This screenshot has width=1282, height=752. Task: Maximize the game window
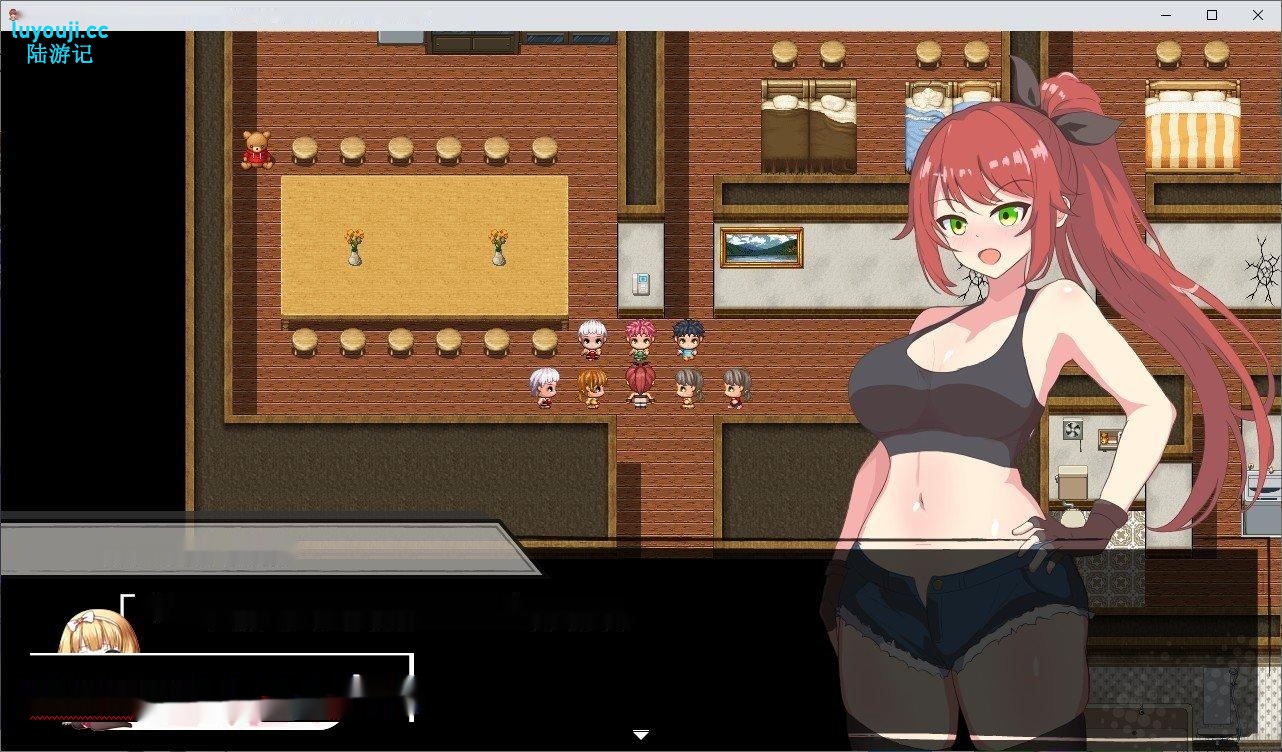tap(1211, 14)
